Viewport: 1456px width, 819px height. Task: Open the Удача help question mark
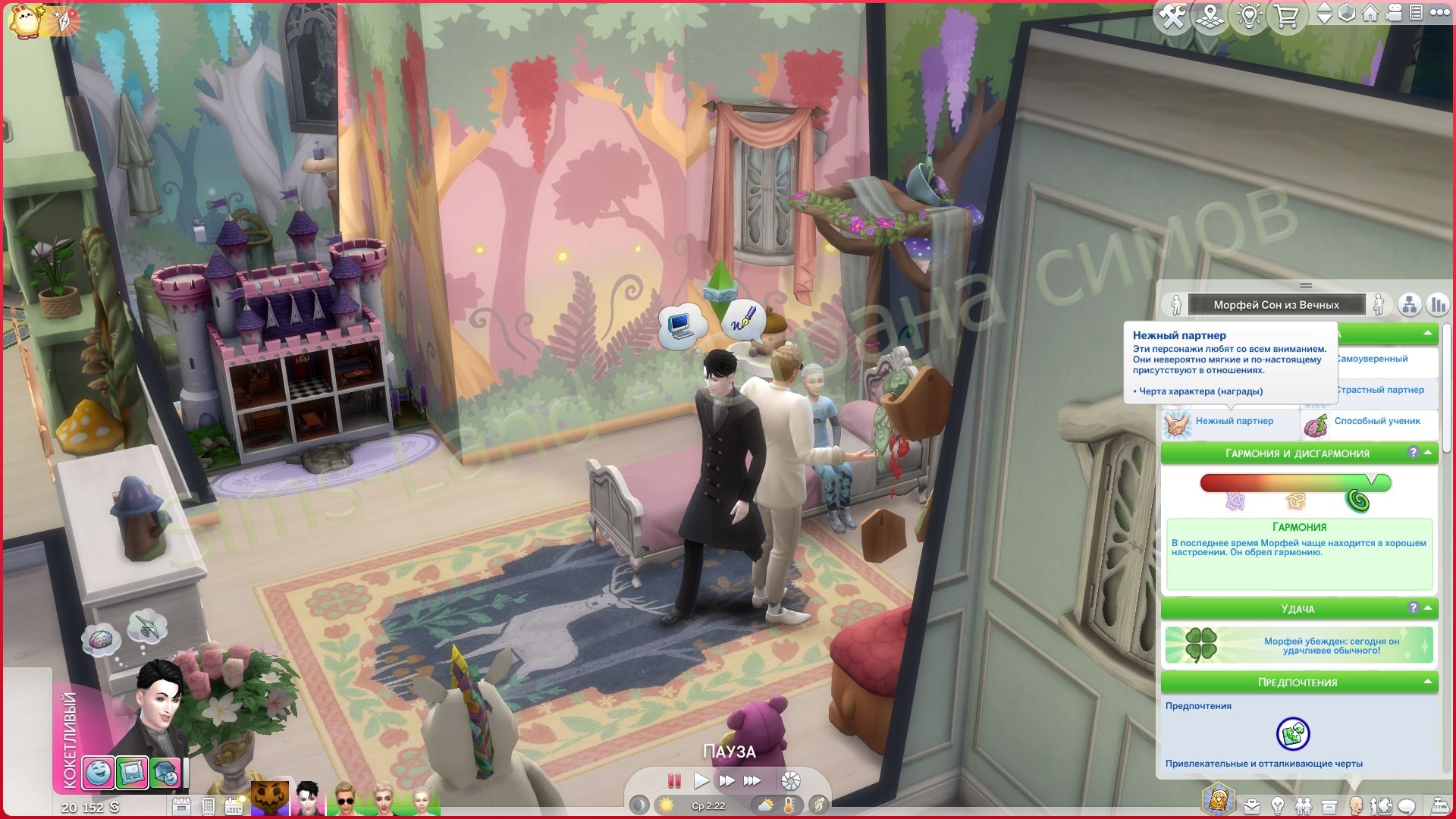coord(1413,608)
